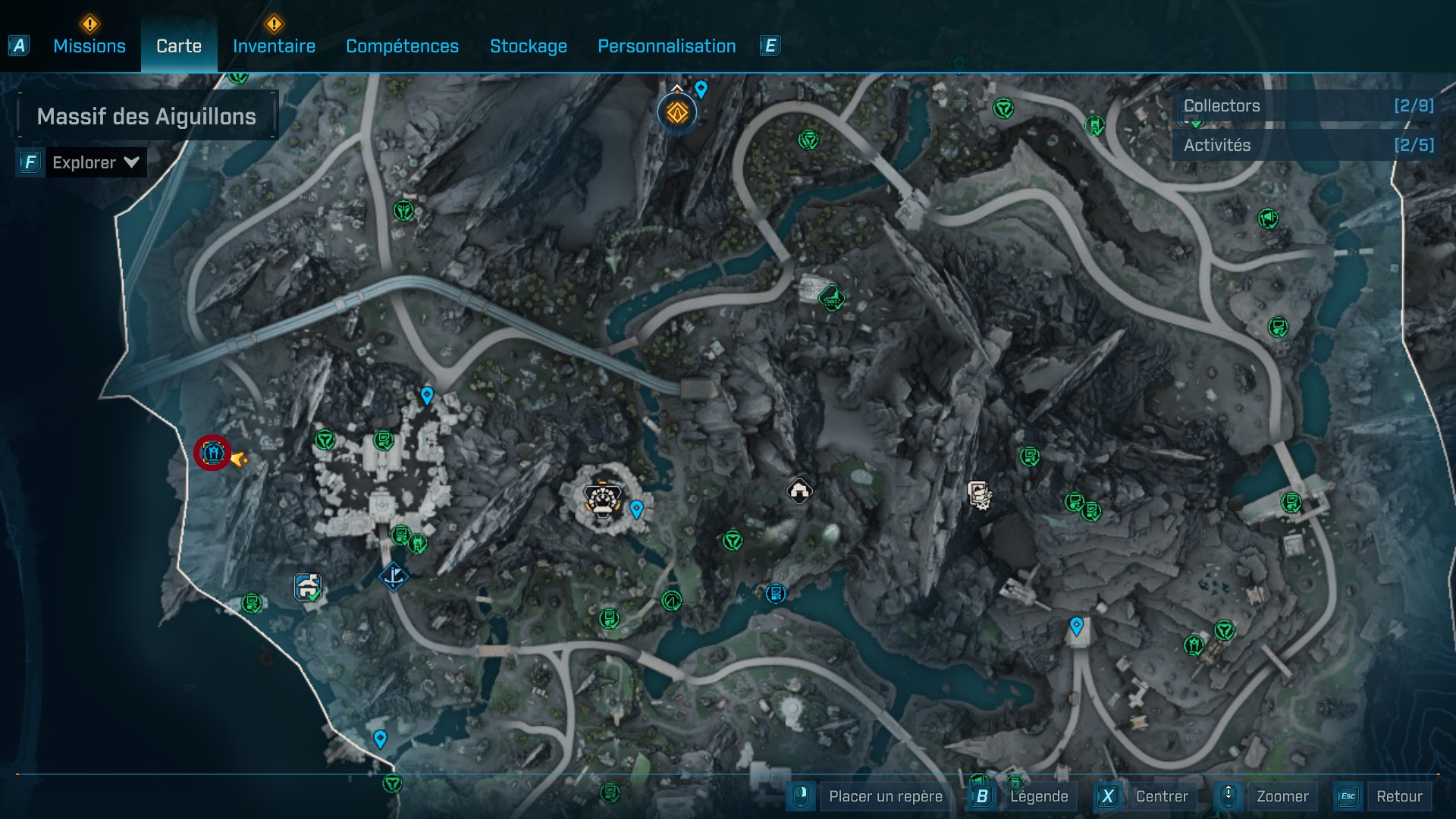Click the Placer un repère option

pyautogui.click(x=885, y=796)
